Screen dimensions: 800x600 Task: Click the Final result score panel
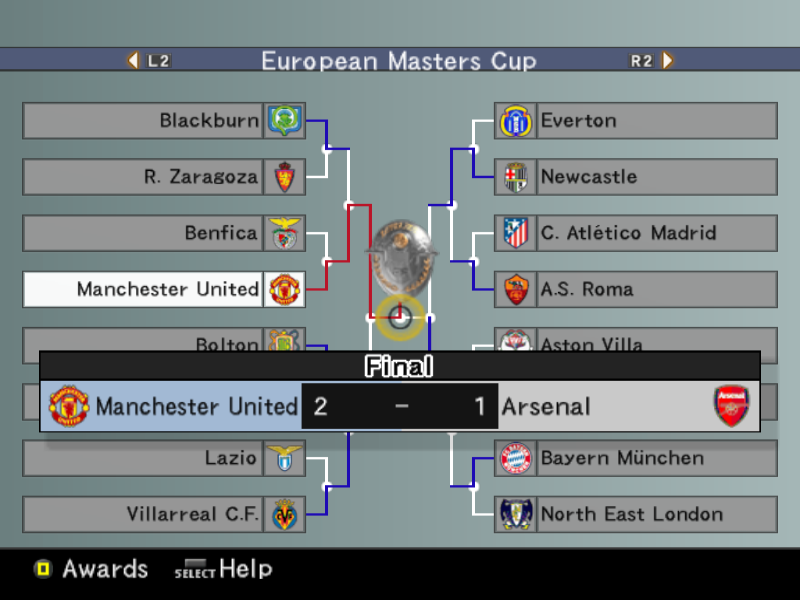[400, 406]
